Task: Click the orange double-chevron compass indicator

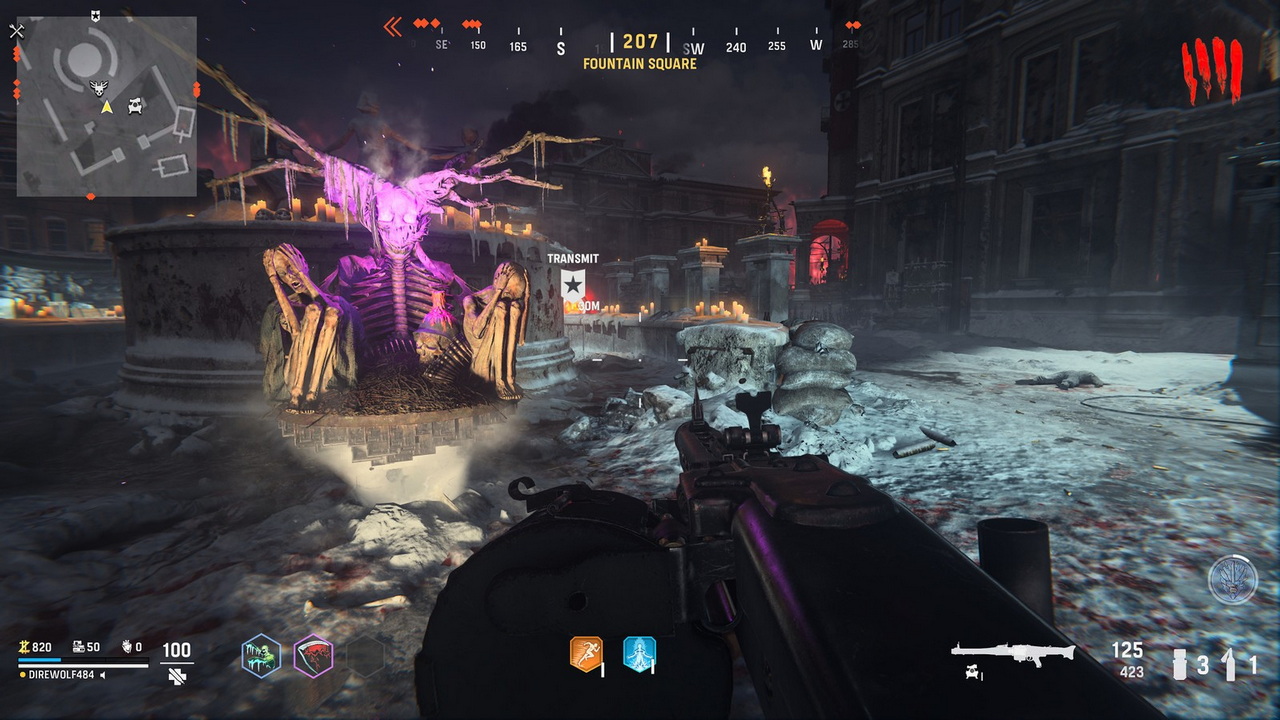Action: click(x=393, y=27)
